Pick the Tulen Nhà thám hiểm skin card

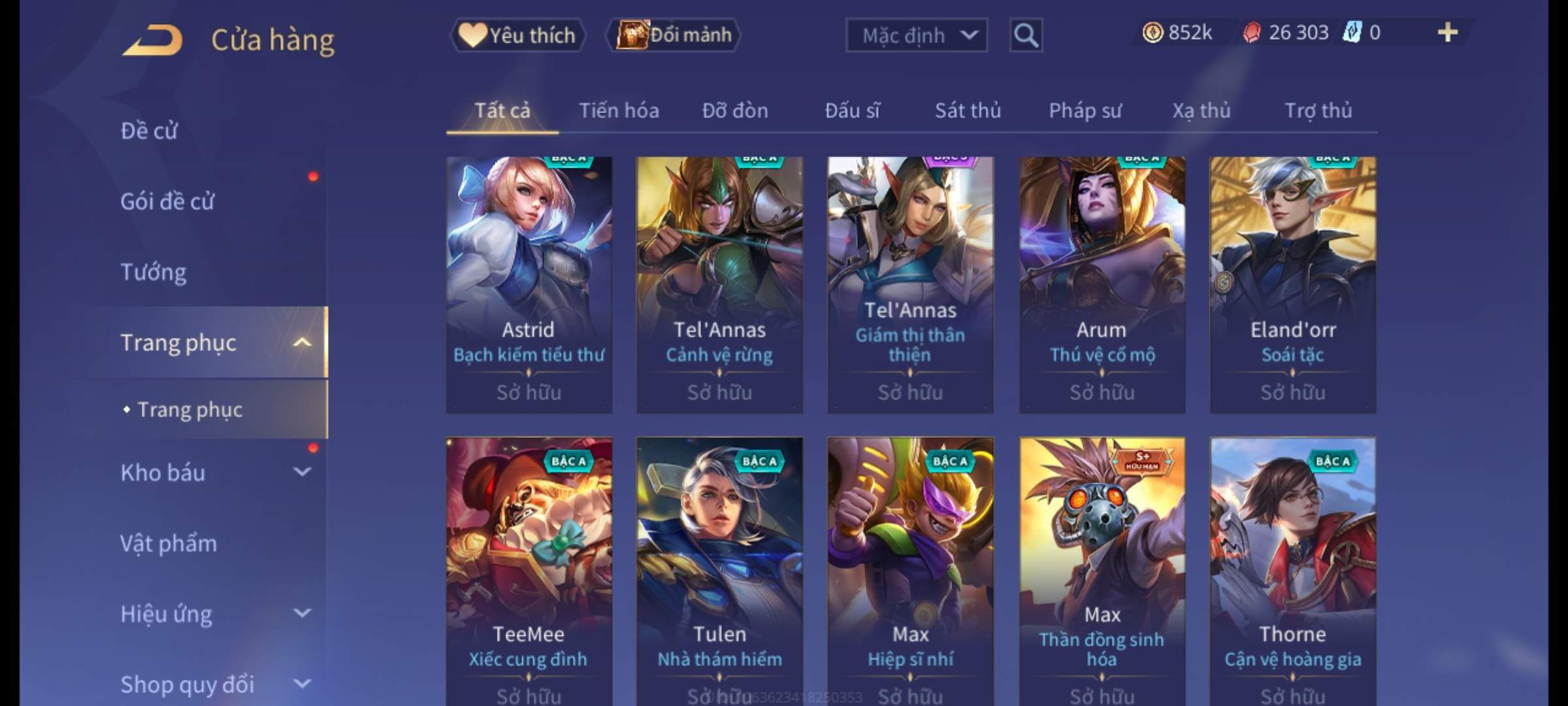(719, 569)
